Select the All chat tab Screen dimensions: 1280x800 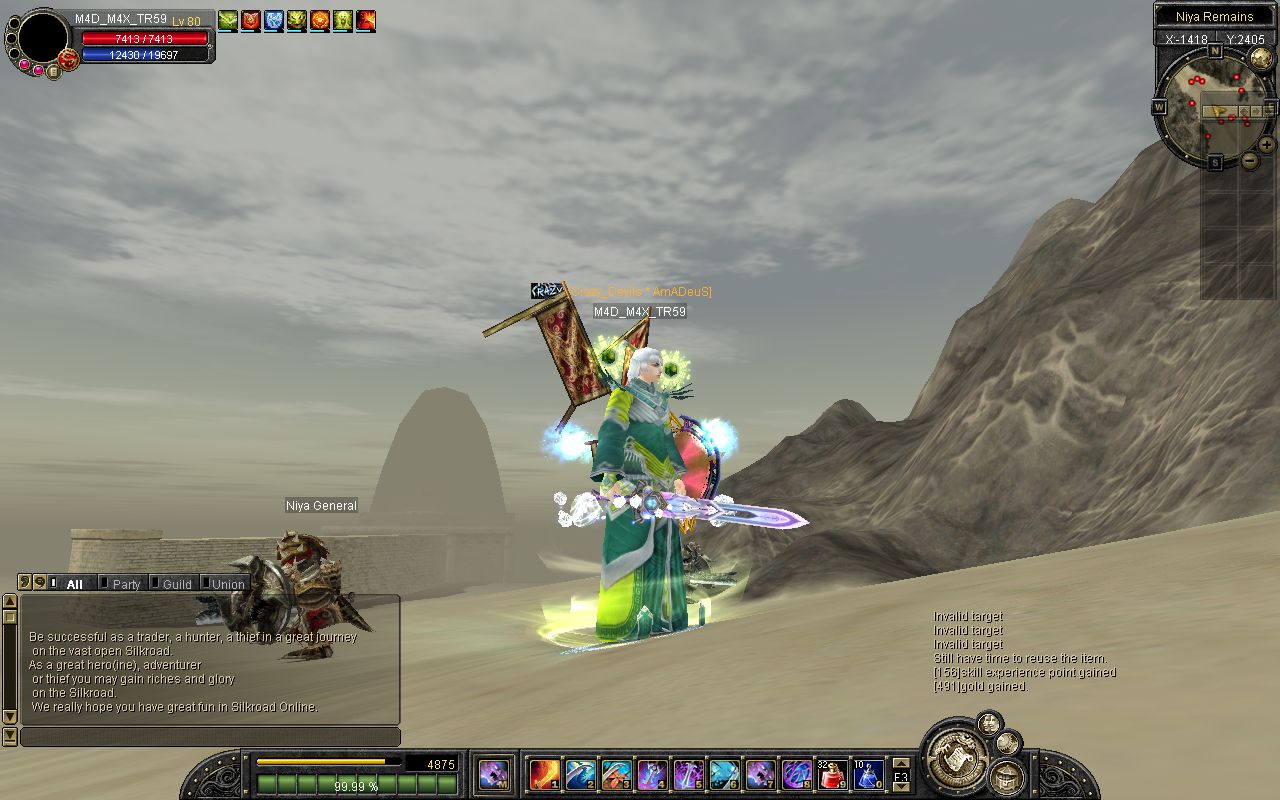click(x=74, y=584)
